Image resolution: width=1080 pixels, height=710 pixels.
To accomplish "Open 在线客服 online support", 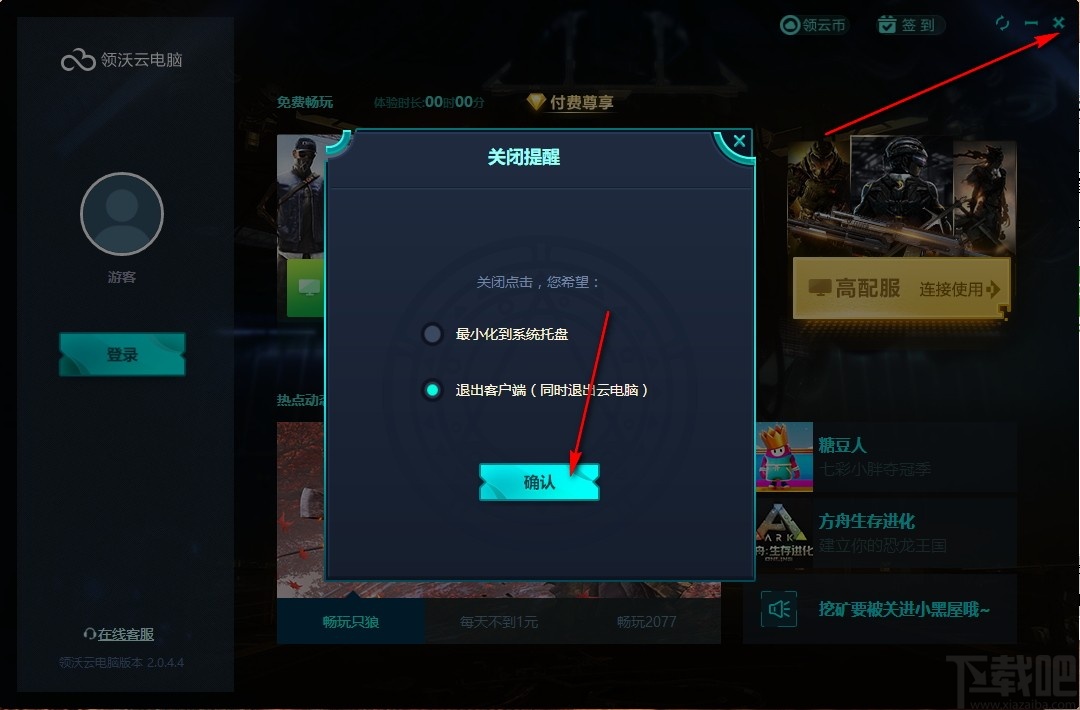I will [x=120, y=634].
